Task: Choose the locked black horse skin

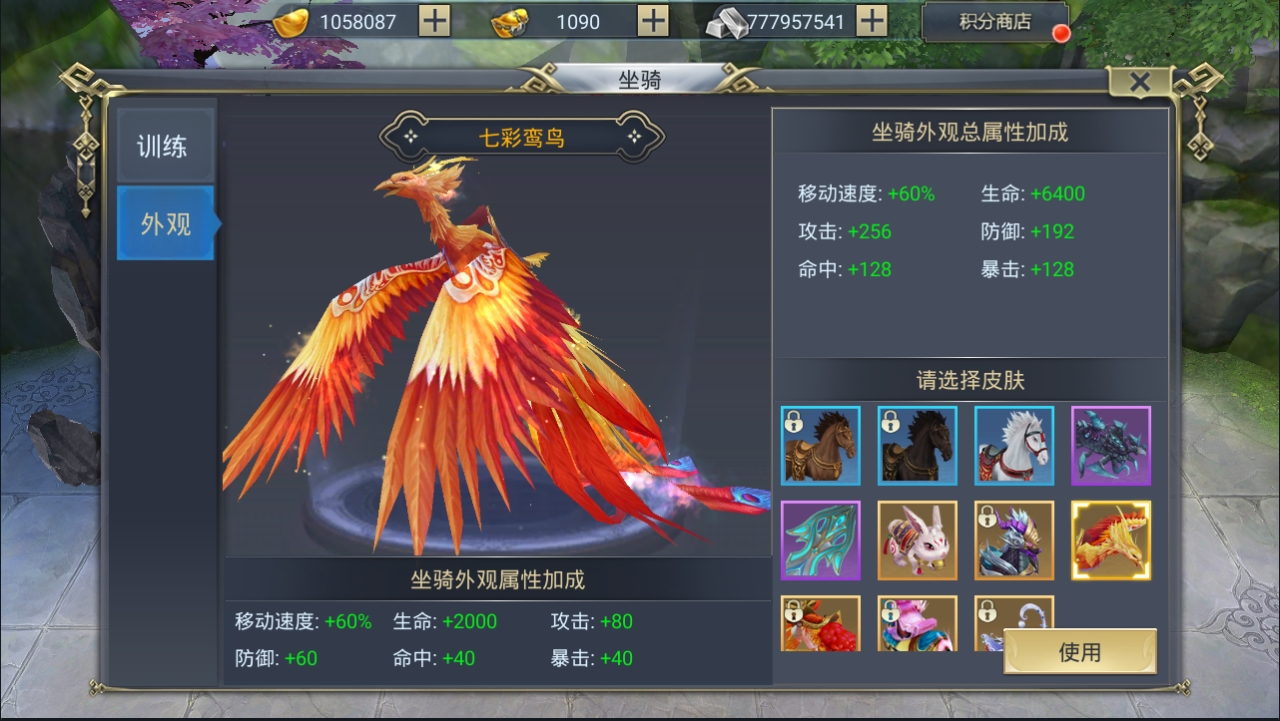Action: [917, 445]
